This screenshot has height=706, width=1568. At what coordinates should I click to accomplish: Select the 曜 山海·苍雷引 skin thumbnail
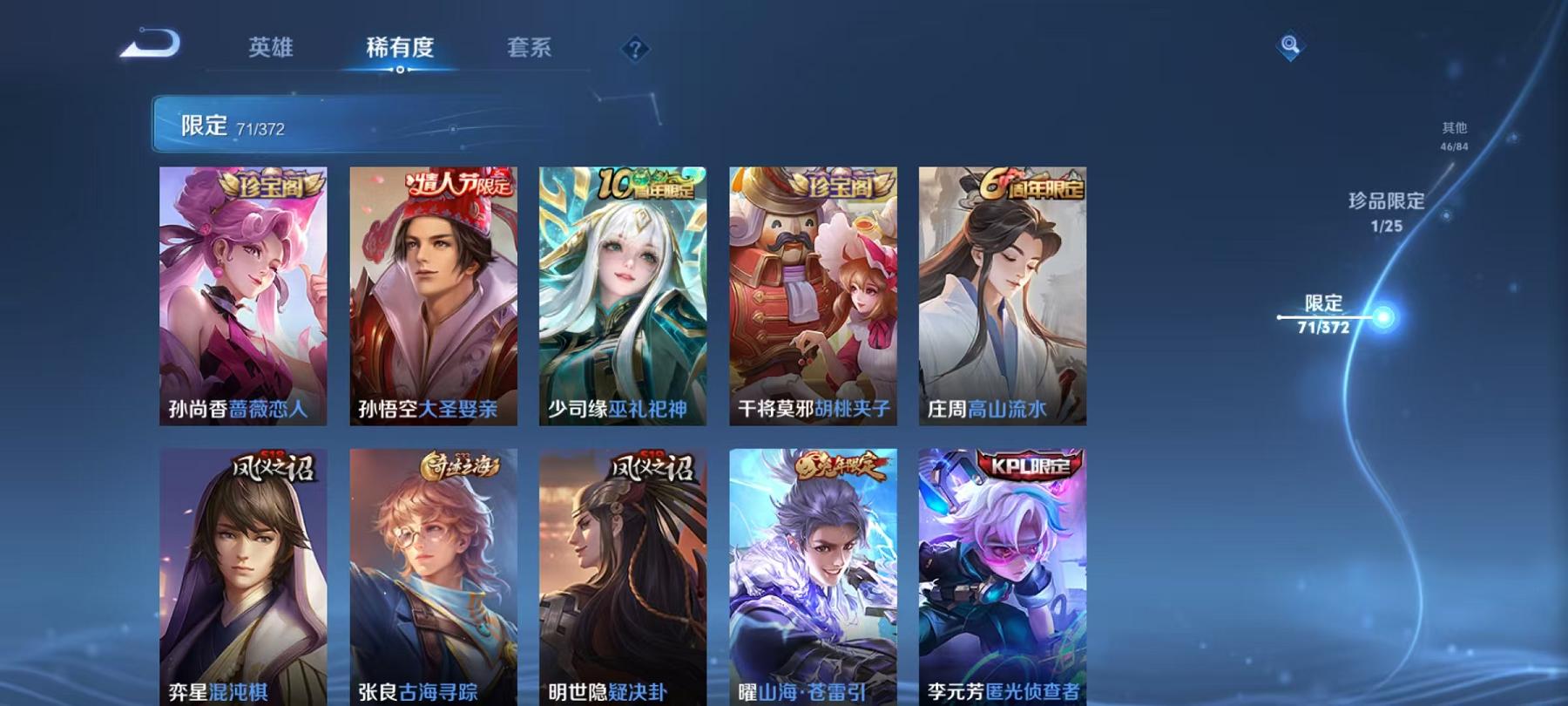[x=814, y=575]
